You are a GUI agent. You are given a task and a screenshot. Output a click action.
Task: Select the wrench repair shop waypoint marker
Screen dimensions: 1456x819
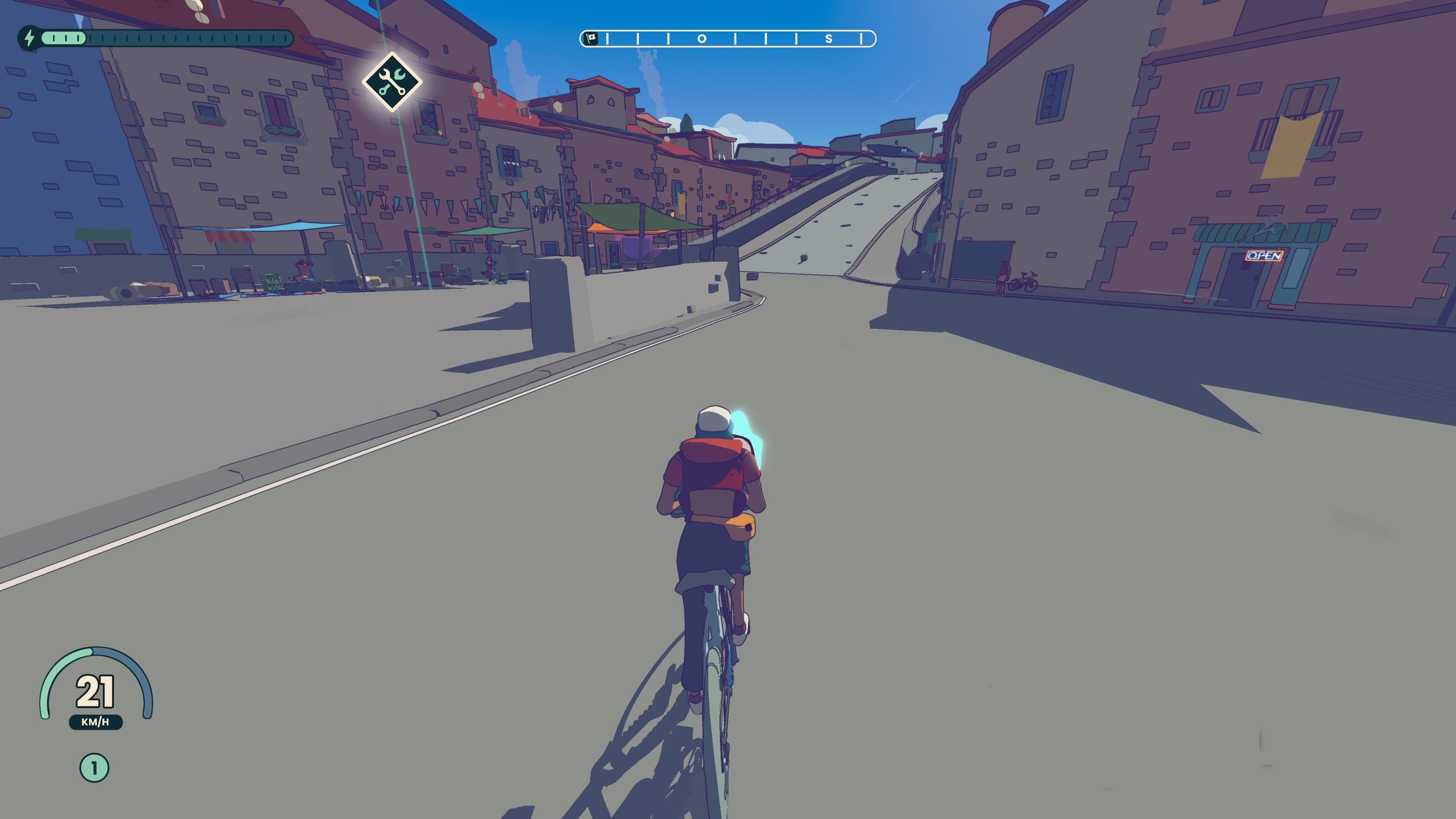pyautogui.click(x=392, y=82)
